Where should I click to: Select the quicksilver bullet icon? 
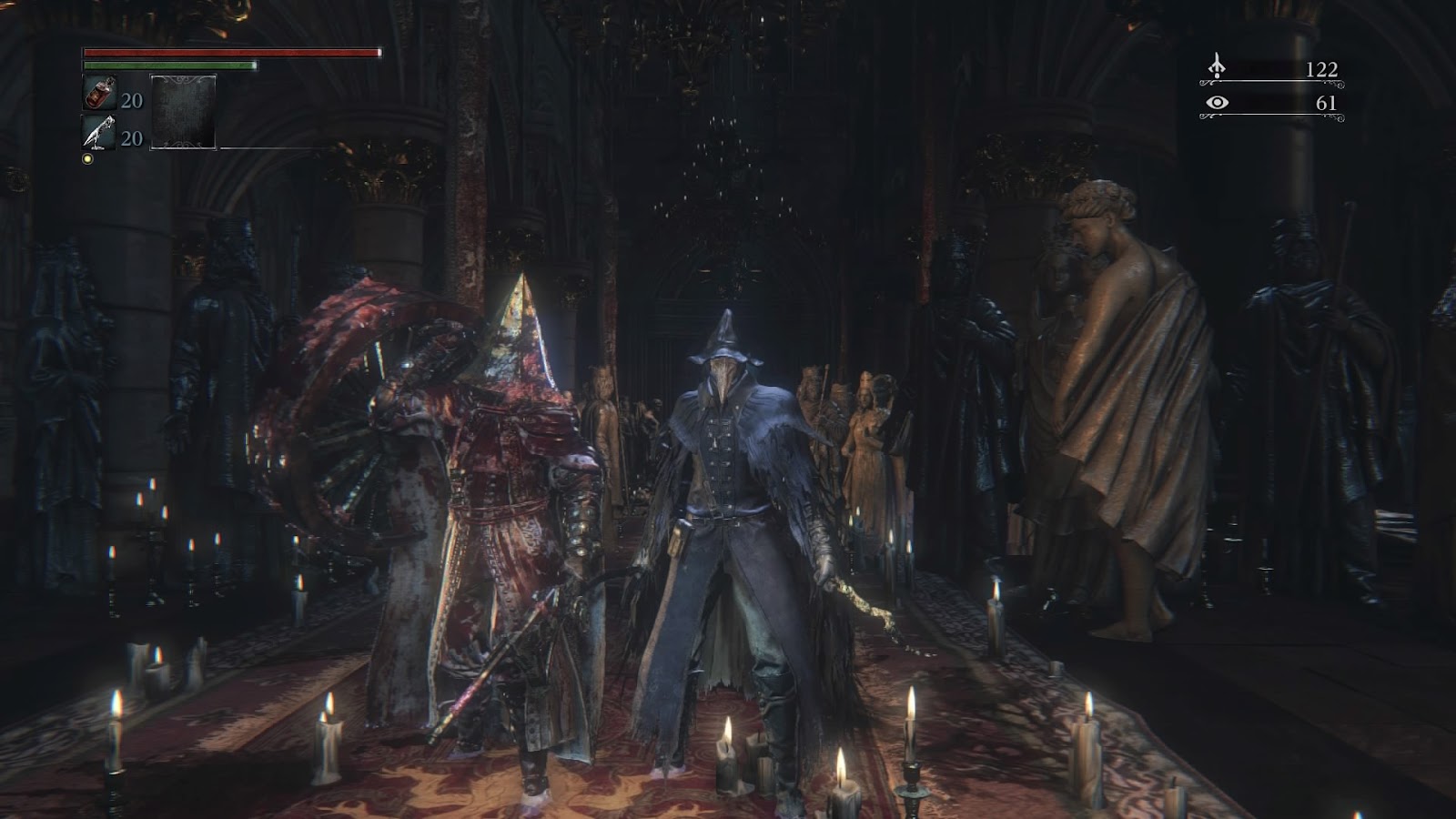pyautogui.click(x=98, y=133)
